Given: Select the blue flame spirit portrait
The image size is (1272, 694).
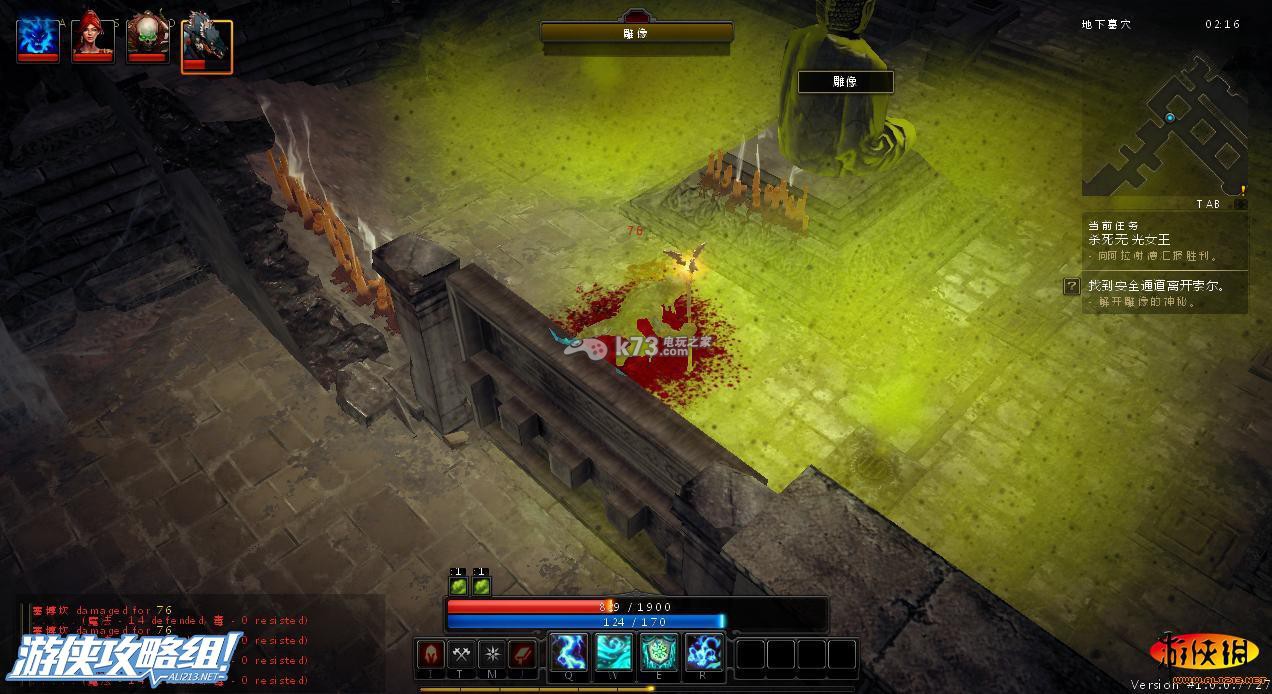Looking at the screenshot, I should (x=38, y=41).
